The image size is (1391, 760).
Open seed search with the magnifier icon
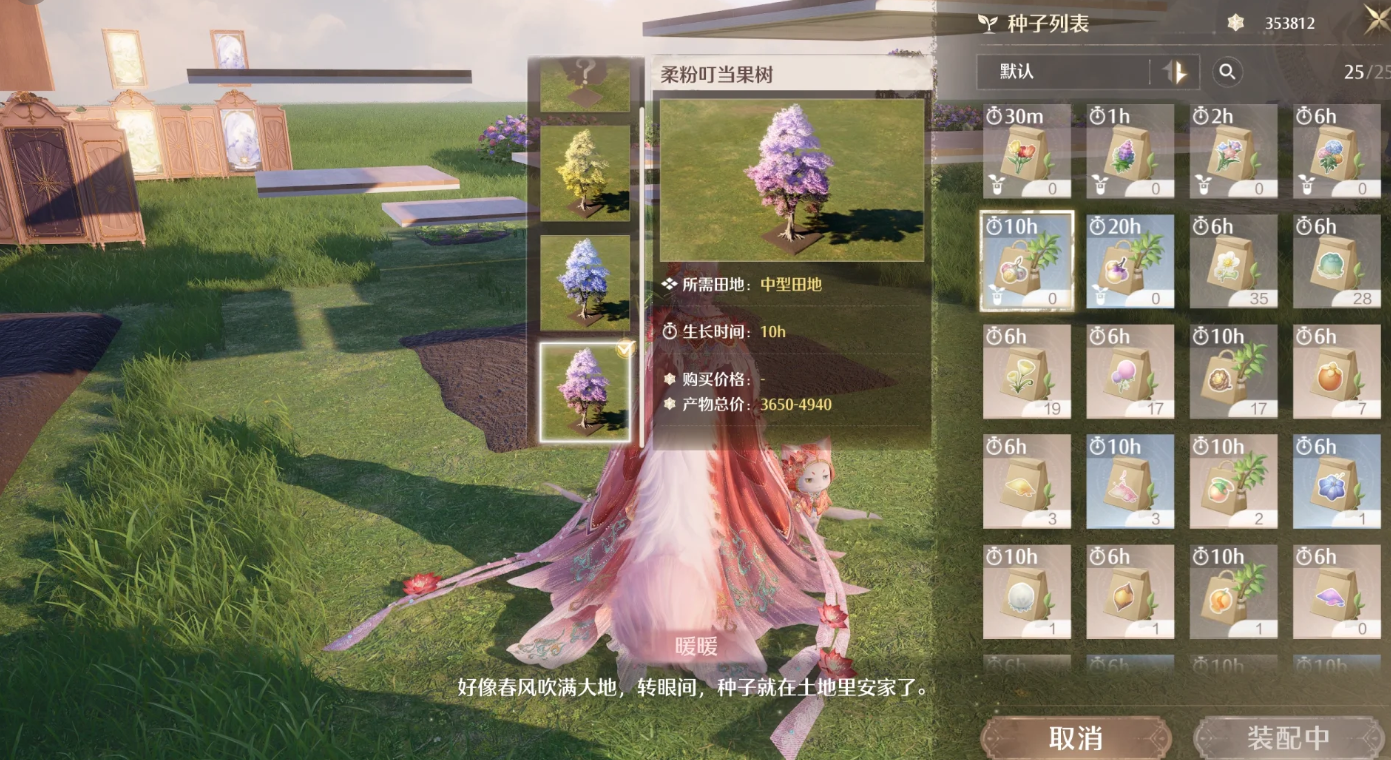pyautogui.click(x=1227, y=72)
